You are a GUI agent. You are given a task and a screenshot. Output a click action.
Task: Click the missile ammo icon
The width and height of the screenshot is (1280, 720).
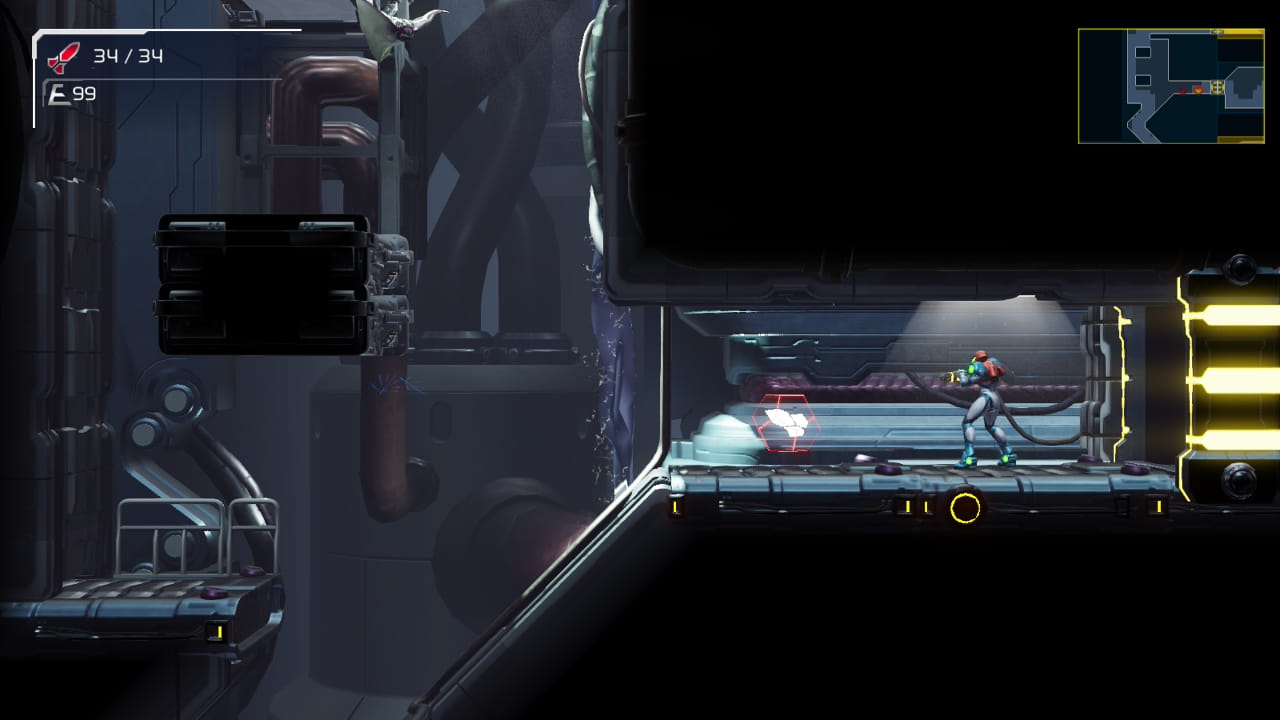point(62,55)
